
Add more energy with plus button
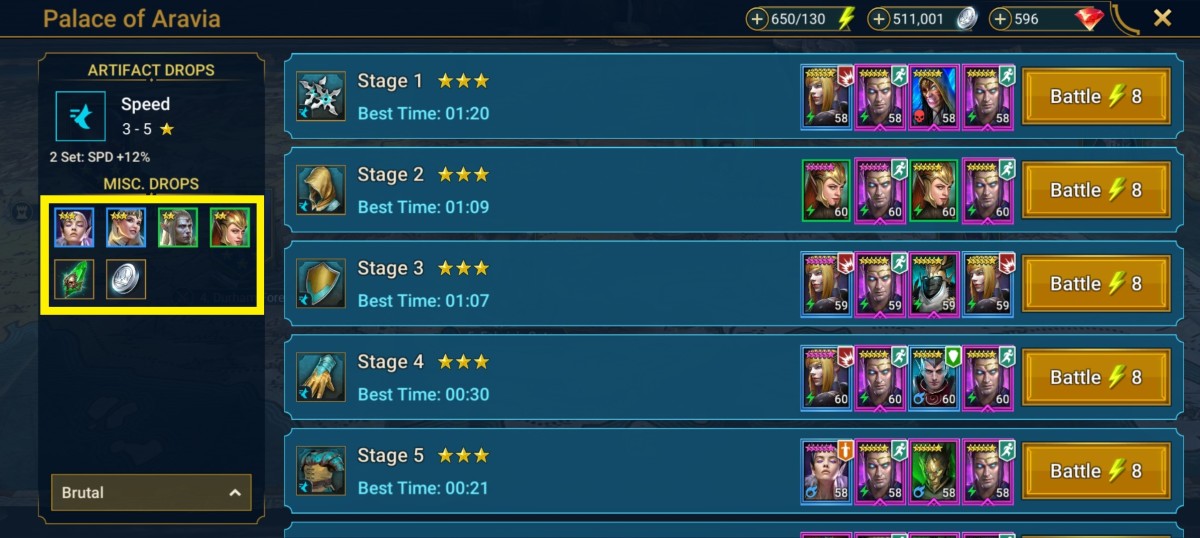click(x=758, y=19)
